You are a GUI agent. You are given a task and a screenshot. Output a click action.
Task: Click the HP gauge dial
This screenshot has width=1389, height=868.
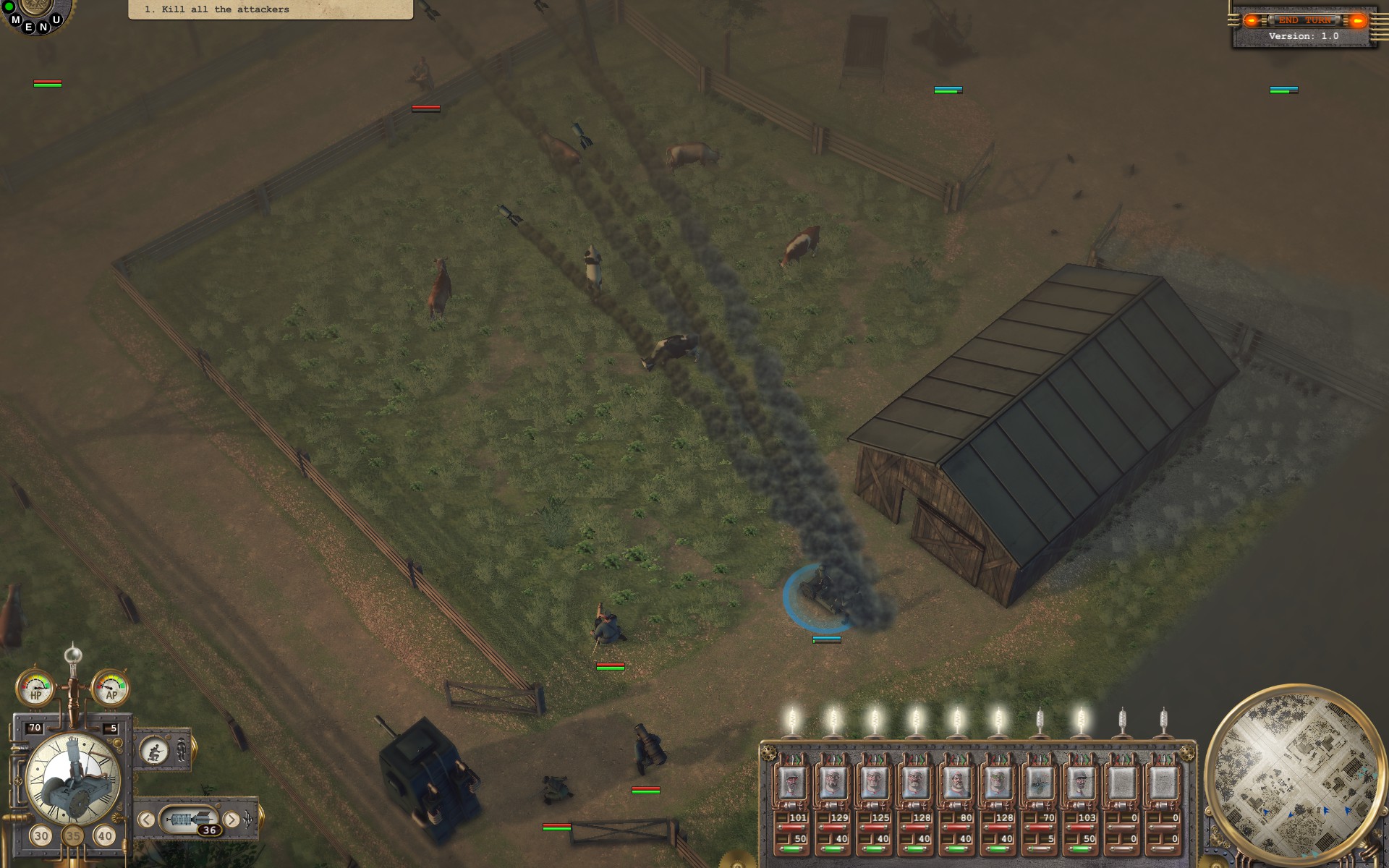pos(35,689)
